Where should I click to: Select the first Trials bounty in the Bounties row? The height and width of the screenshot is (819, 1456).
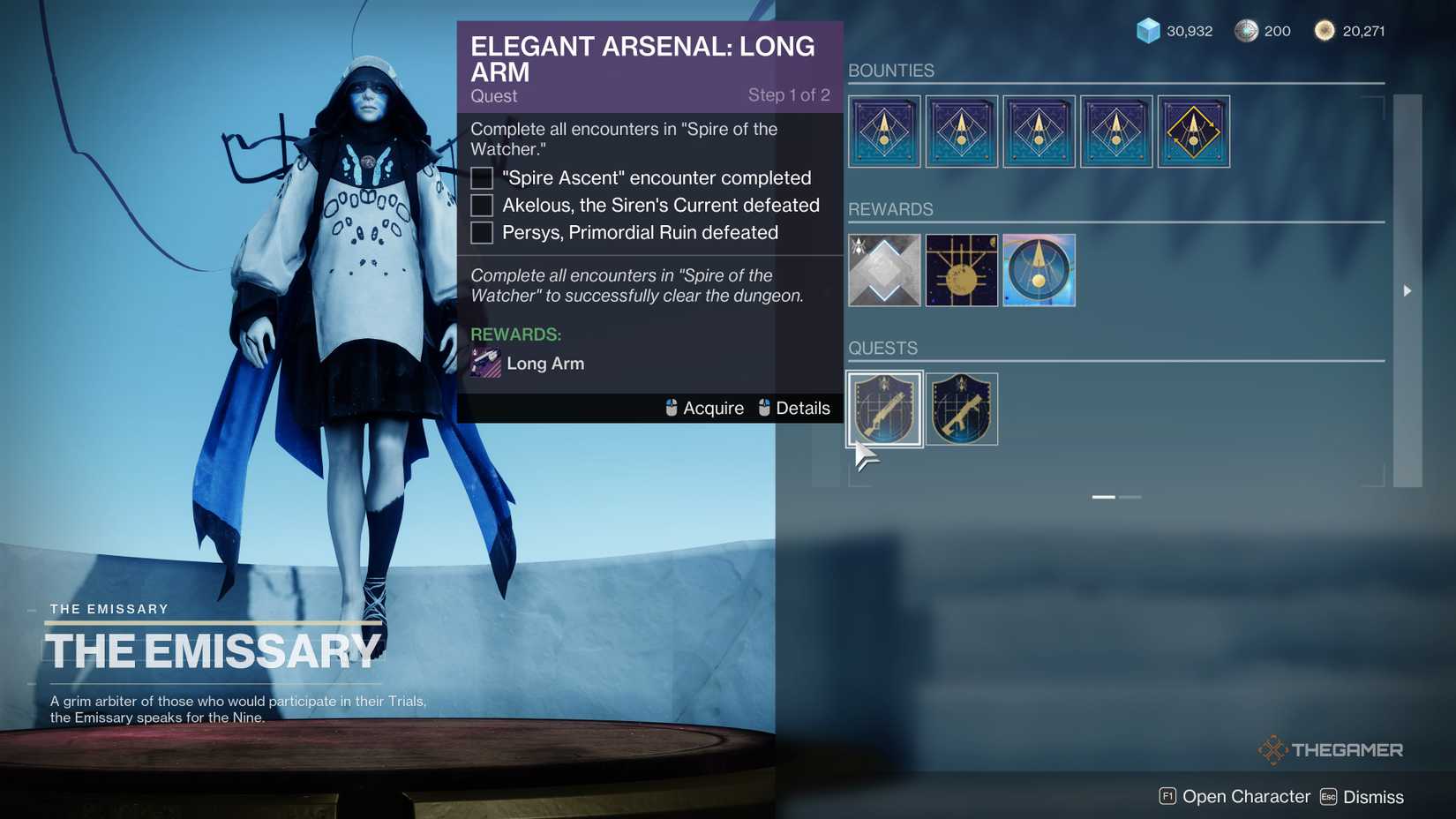pyautogui.click(x=883, y=131)
